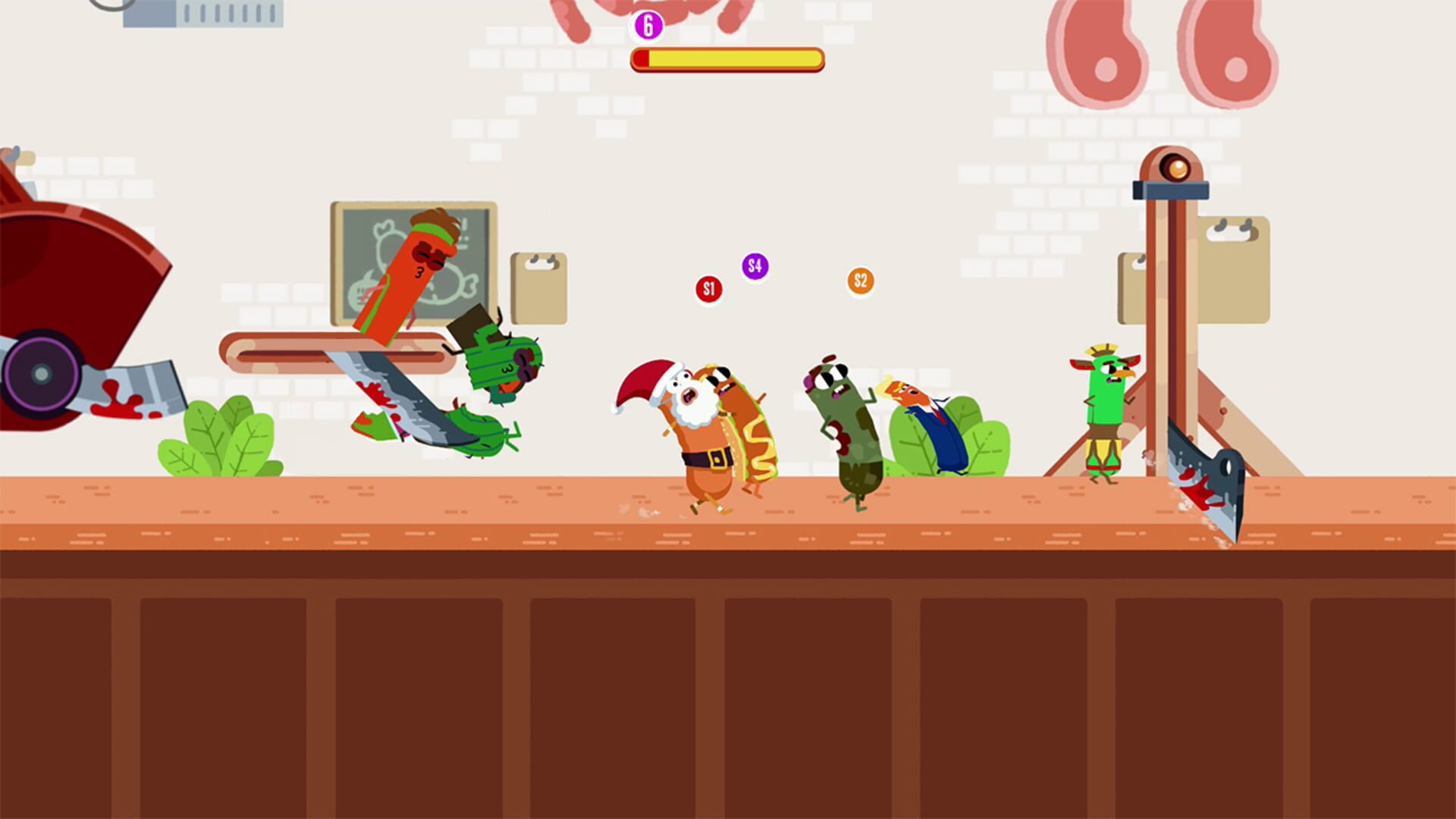This screenshot has height=819, width=1456.
Task: Grab the purple S4 token
Action: [x=753, y=266]
